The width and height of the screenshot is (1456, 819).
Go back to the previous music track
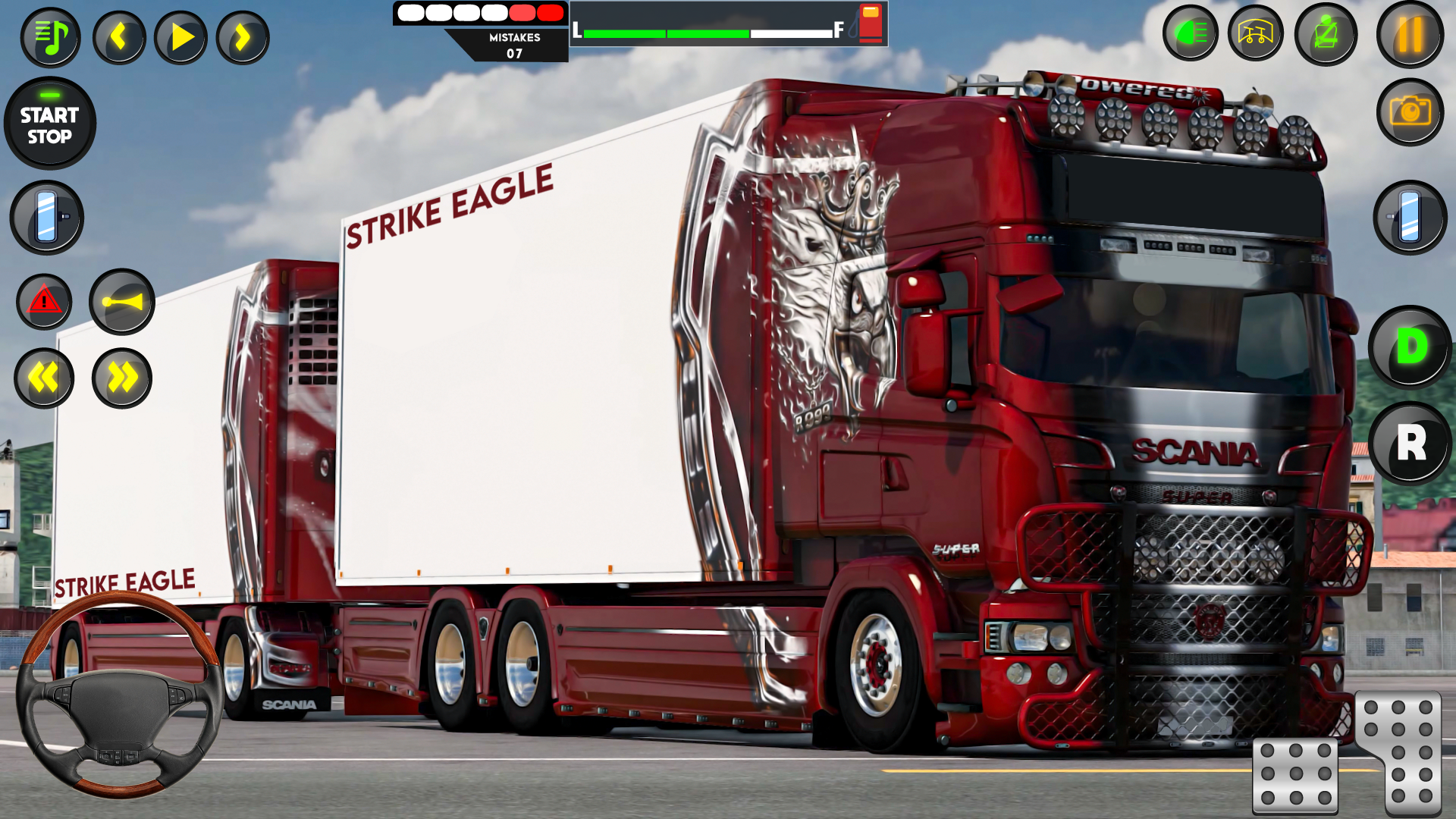[x=118, y=36]
